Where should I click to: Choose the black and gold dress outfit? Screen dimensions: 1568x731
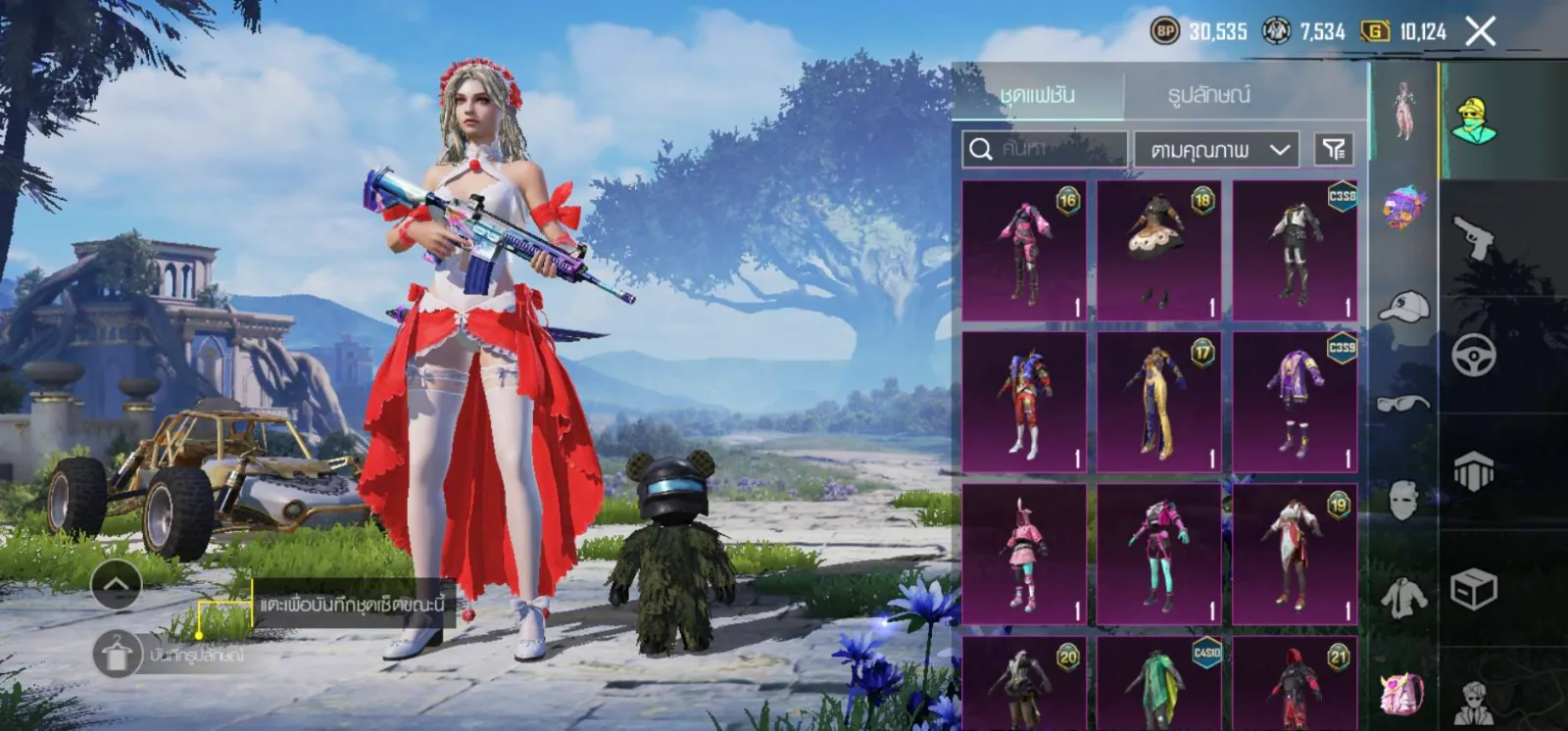click(x=1159, y=251)
